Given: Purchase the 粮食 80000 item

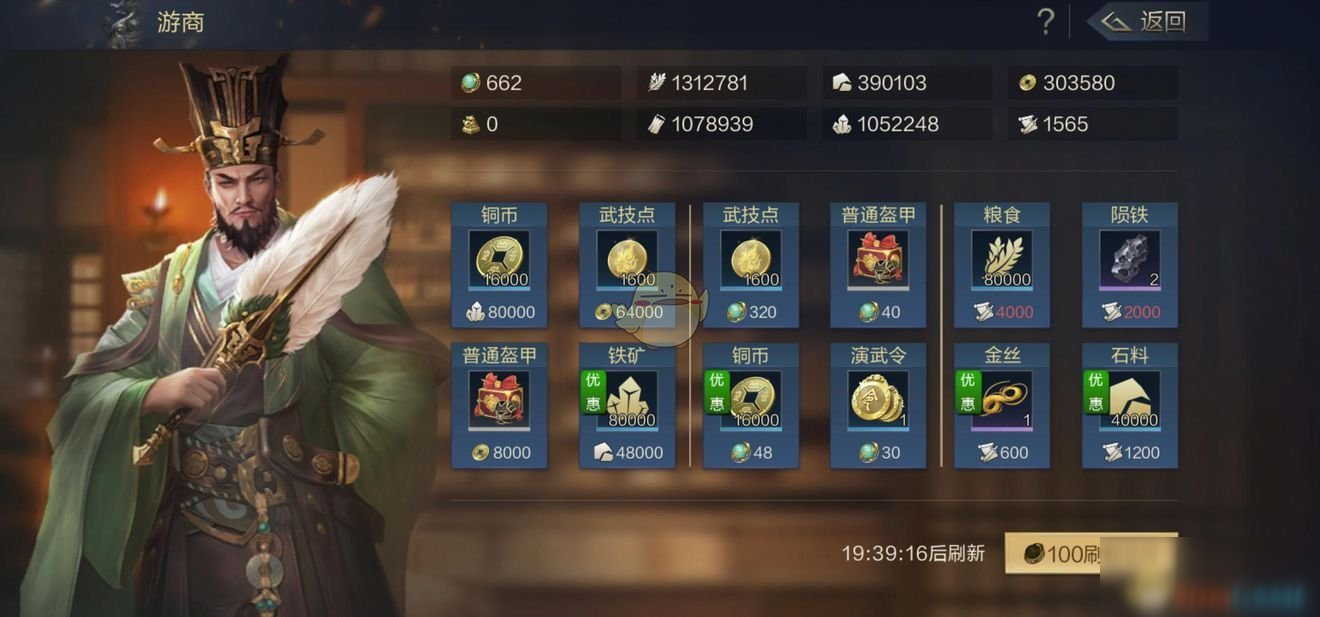Looking at the screenshot, I should pyautogui.click(x=1002, y=265).
